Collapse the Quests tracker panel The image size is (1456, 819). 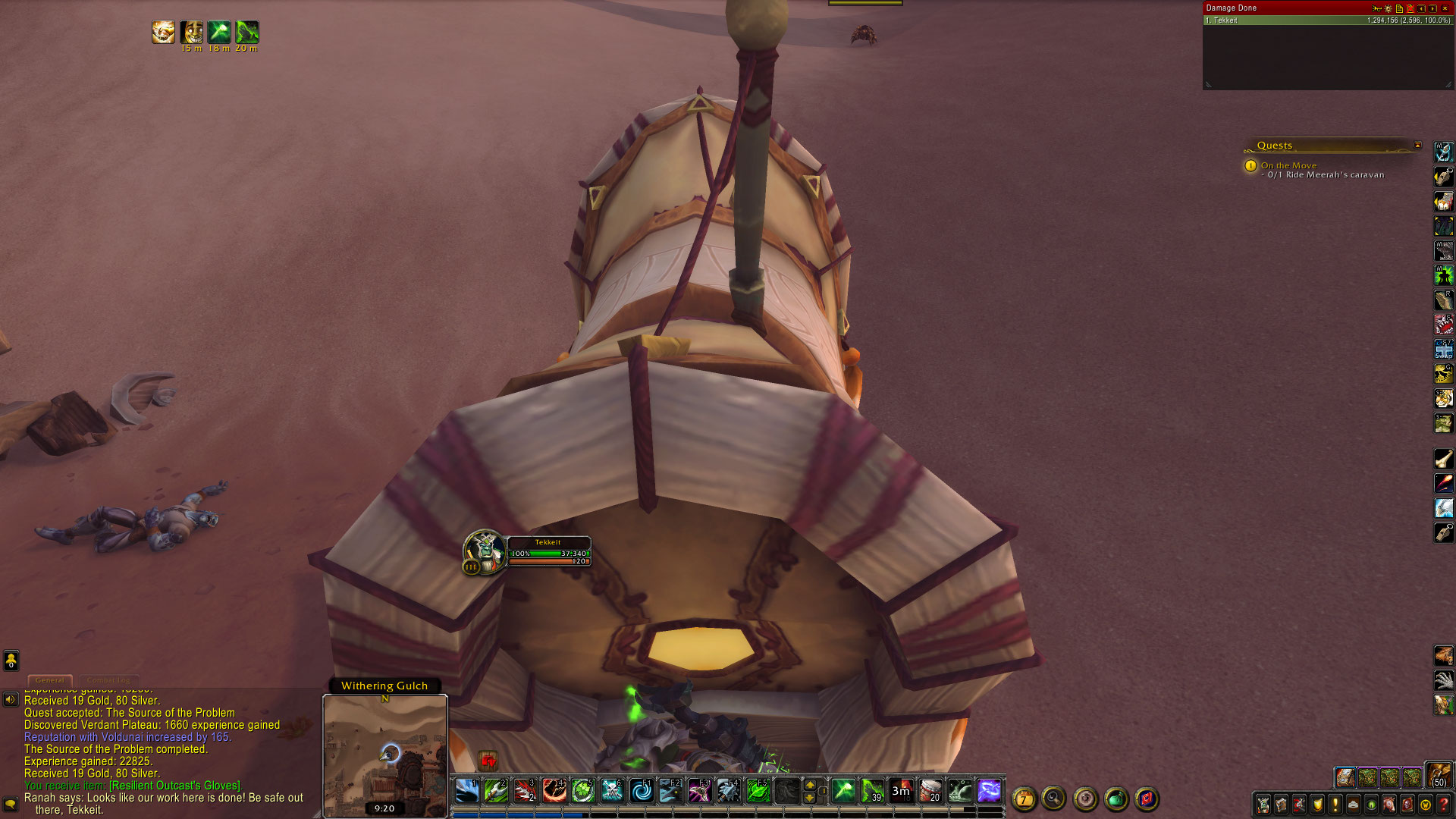click(x=1417, y=146)
